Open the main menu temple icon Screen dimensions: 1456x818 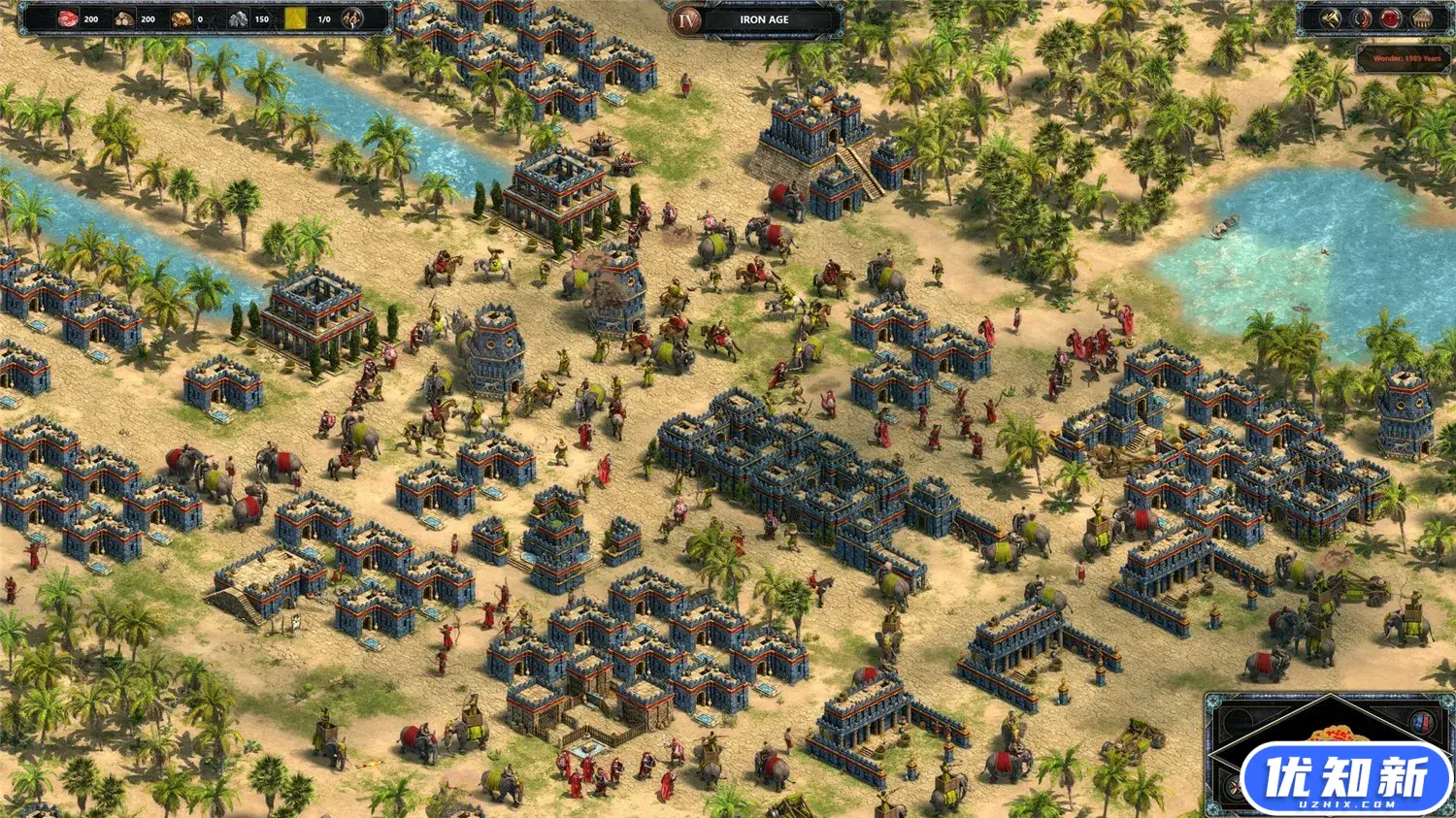[x=1422, y=18]
